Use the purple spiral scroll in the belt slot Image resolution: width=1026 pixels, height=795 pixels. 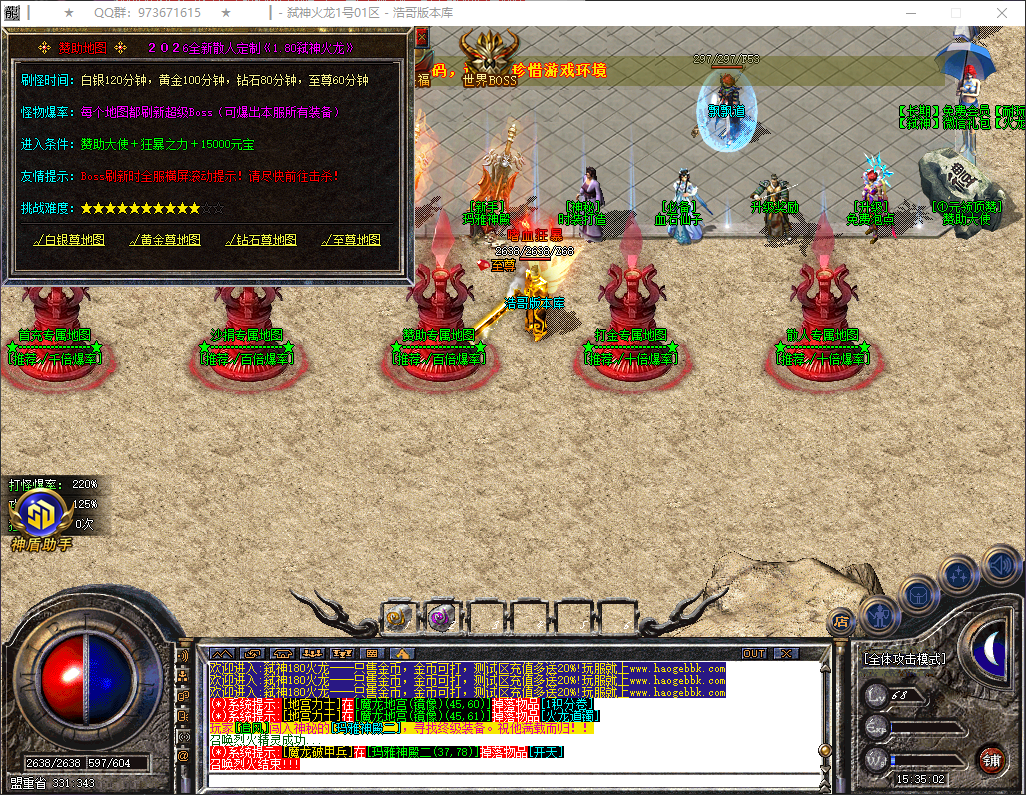pos(441,618)
